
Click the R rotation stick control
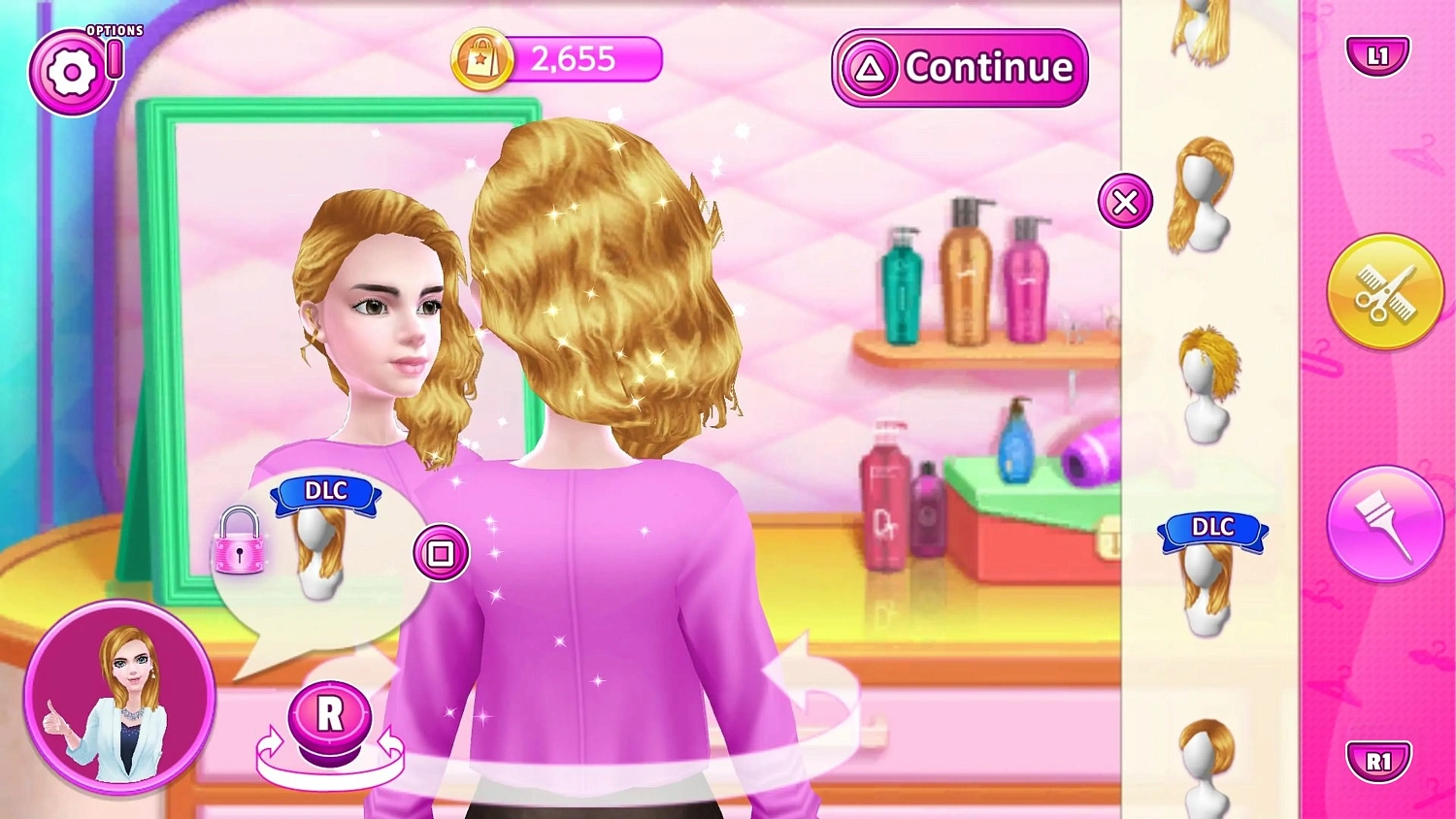[x=330, y=718]
